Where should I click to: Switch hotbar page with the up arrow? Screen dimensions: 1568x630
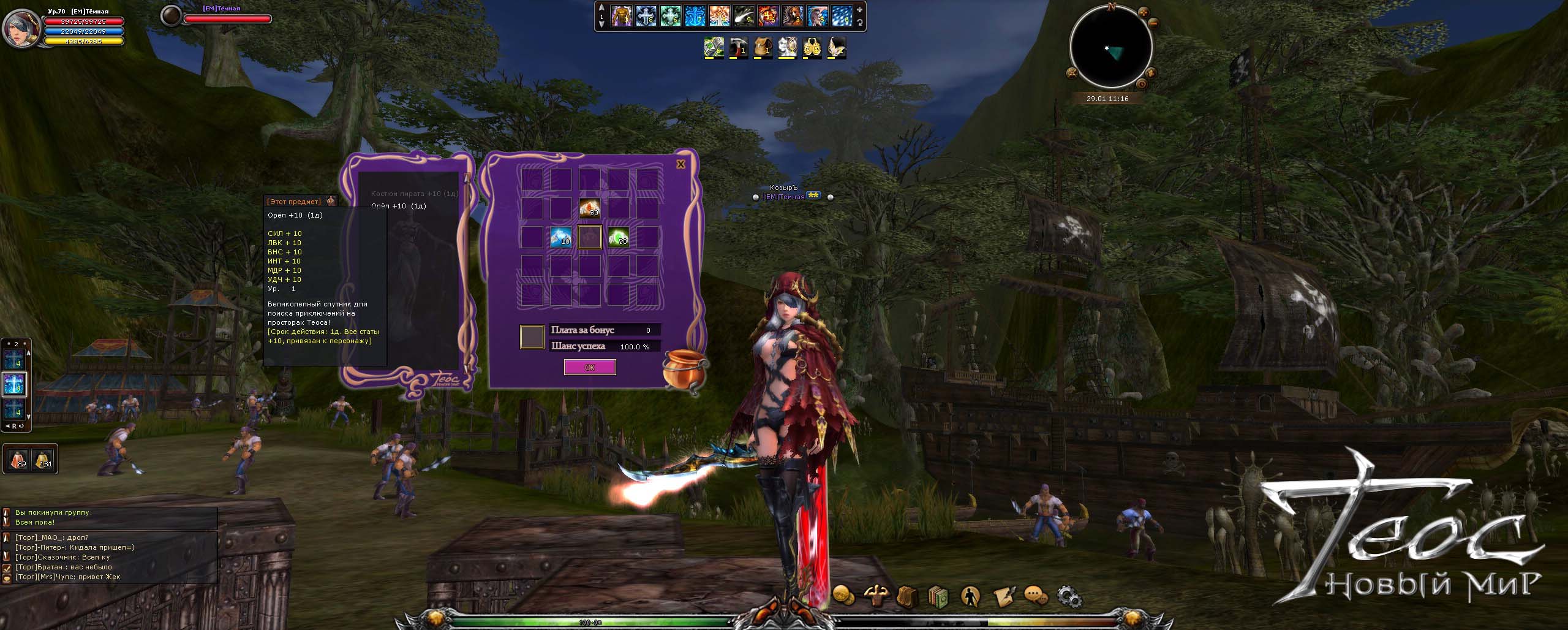pos(601,8)
